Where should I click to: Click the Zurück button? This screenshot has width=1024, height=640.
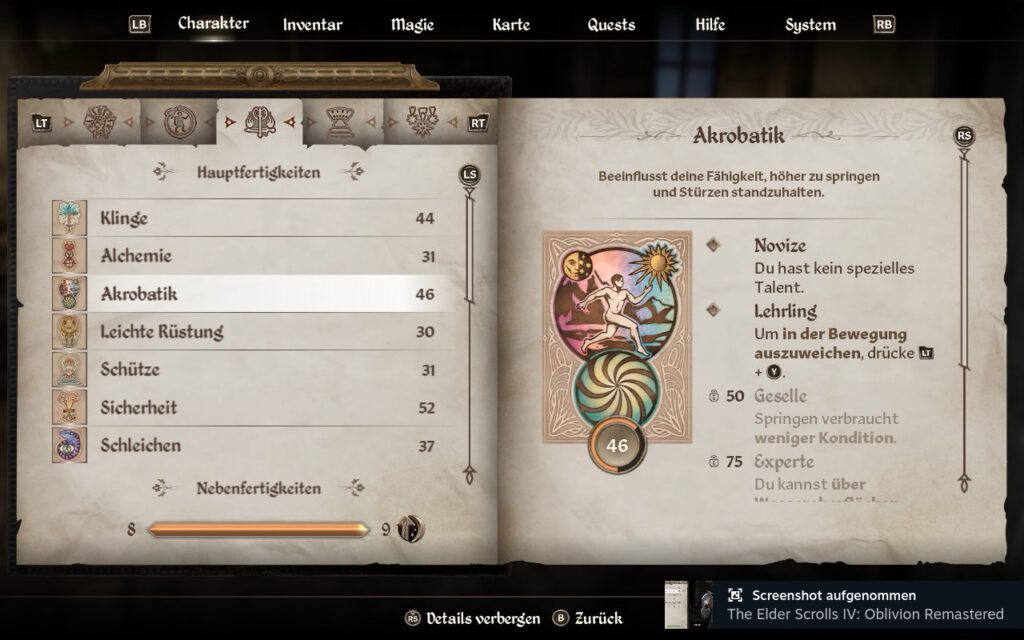(588, 618)
